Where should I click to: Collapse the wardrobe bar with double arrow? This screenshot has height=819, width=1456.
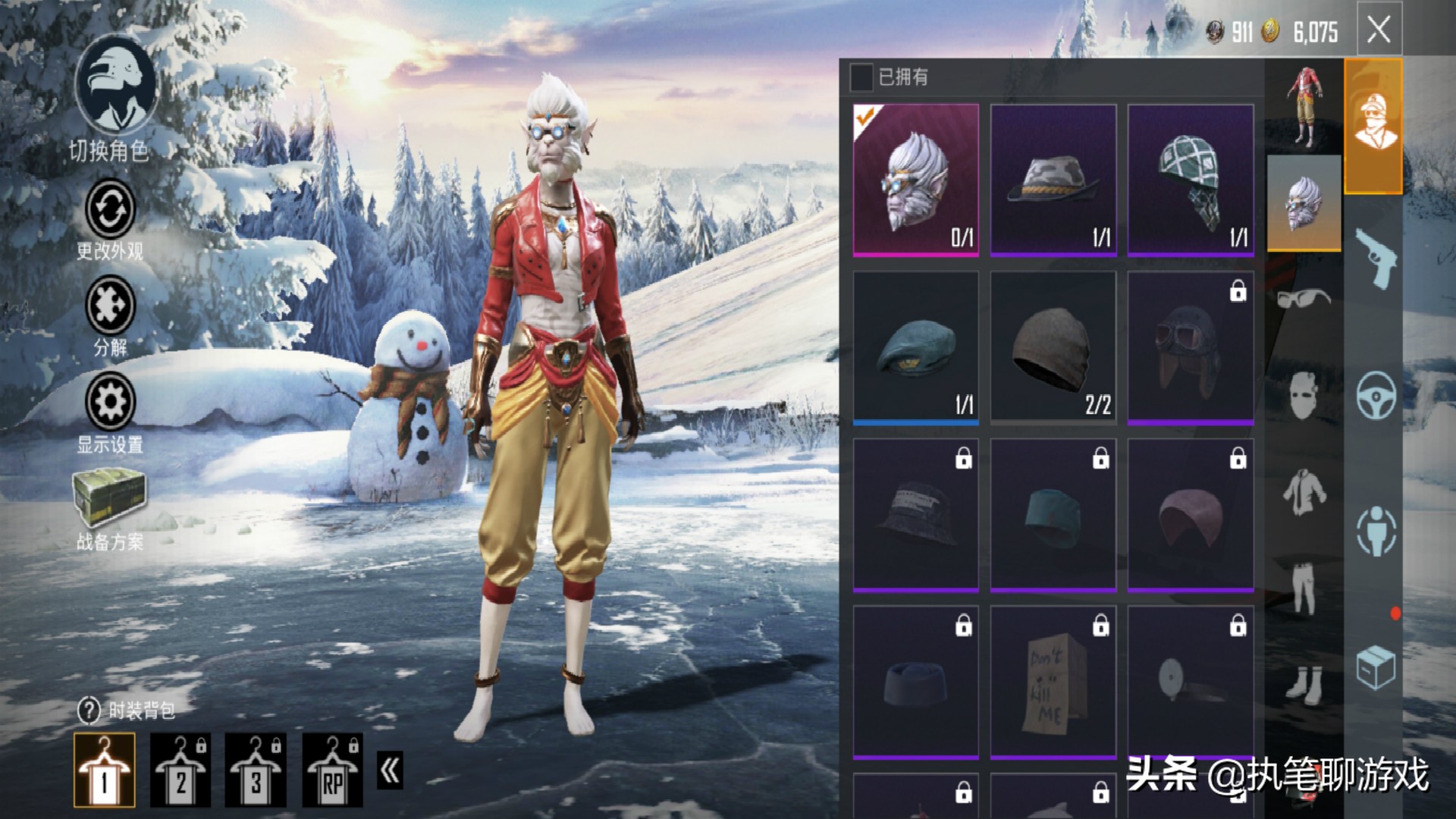point(390,770)
